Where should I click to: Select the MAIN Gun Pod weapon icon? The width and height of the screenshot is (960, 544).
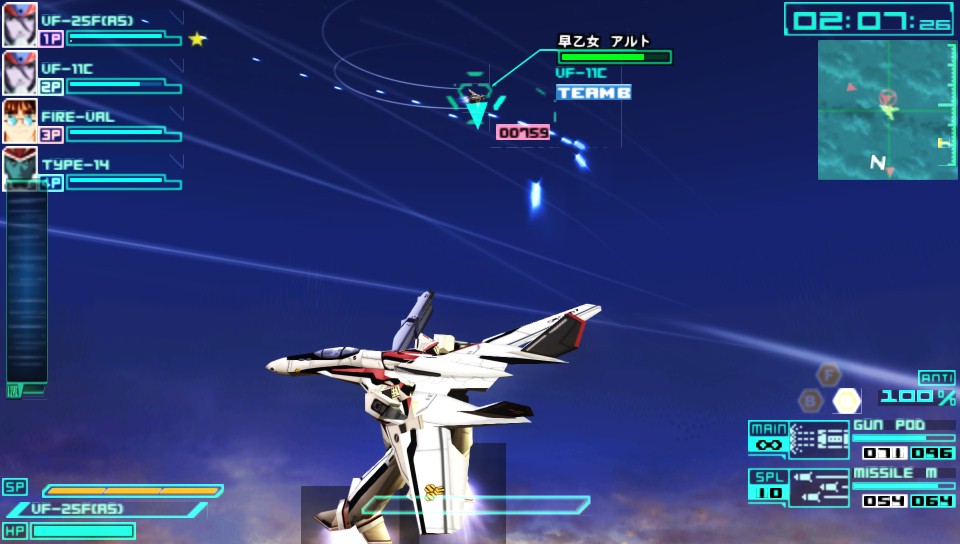coord(818,440)
